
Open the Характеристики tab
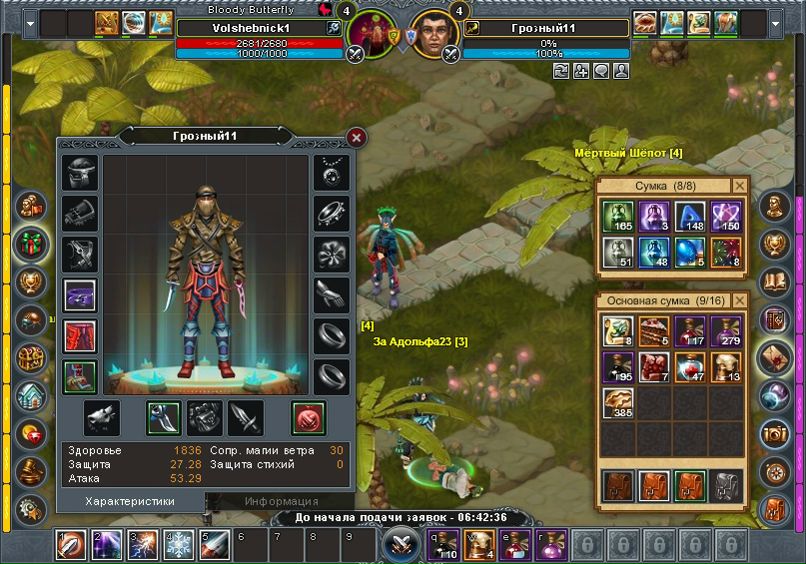click(130, 501)
